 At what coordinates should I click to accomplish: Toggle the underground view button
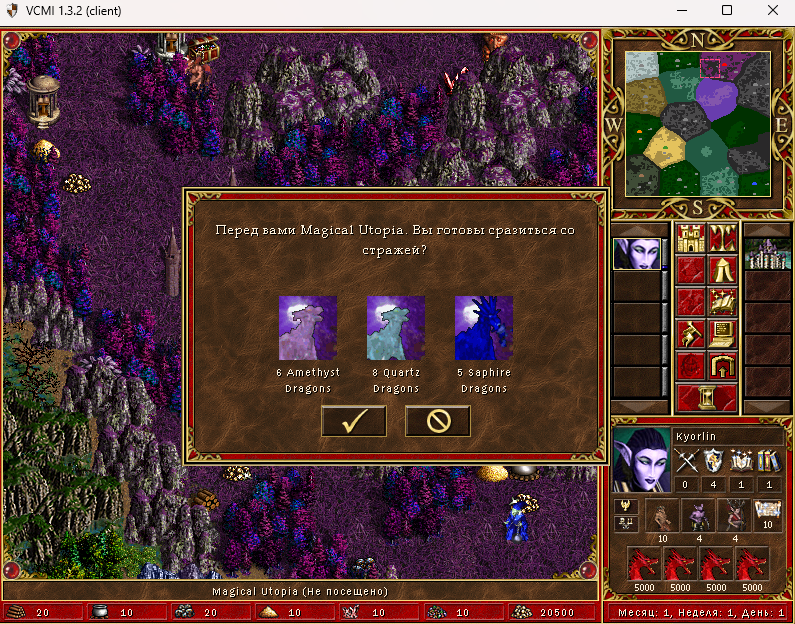click(723, 238)
